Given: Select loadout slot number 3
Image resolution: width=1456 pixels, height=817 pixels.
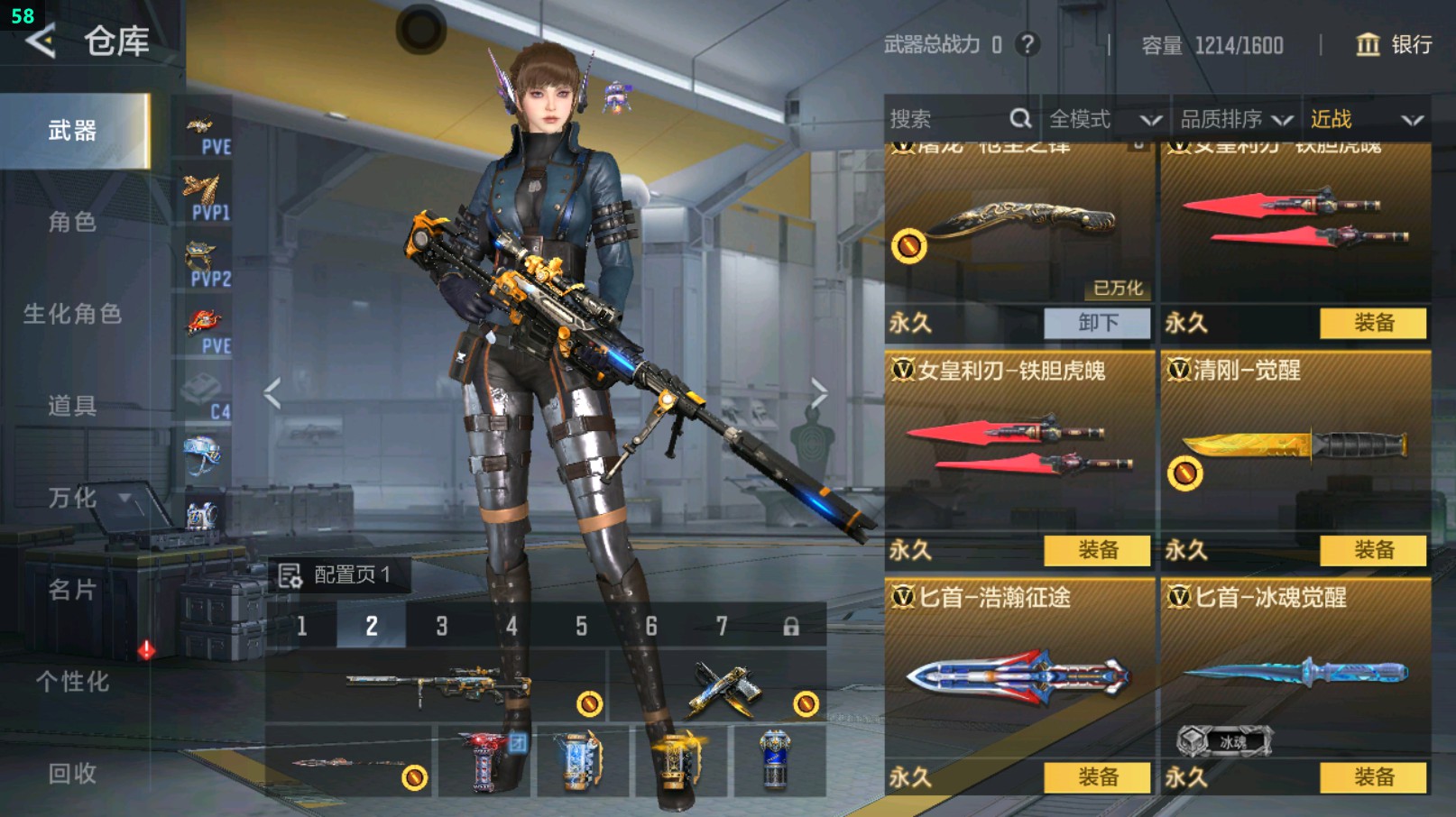Looking at the screenshot, I should (441, 626).
